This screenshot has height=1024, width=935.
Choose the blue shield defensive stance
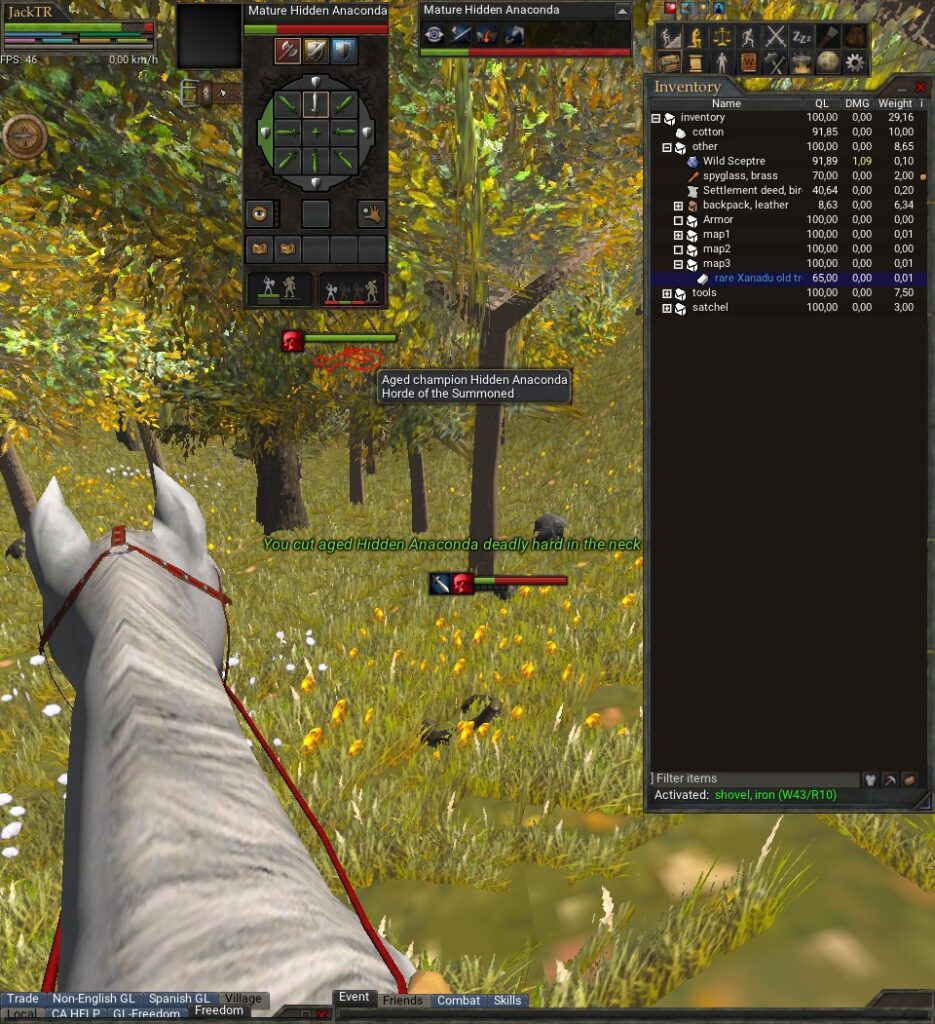point(343,50)
